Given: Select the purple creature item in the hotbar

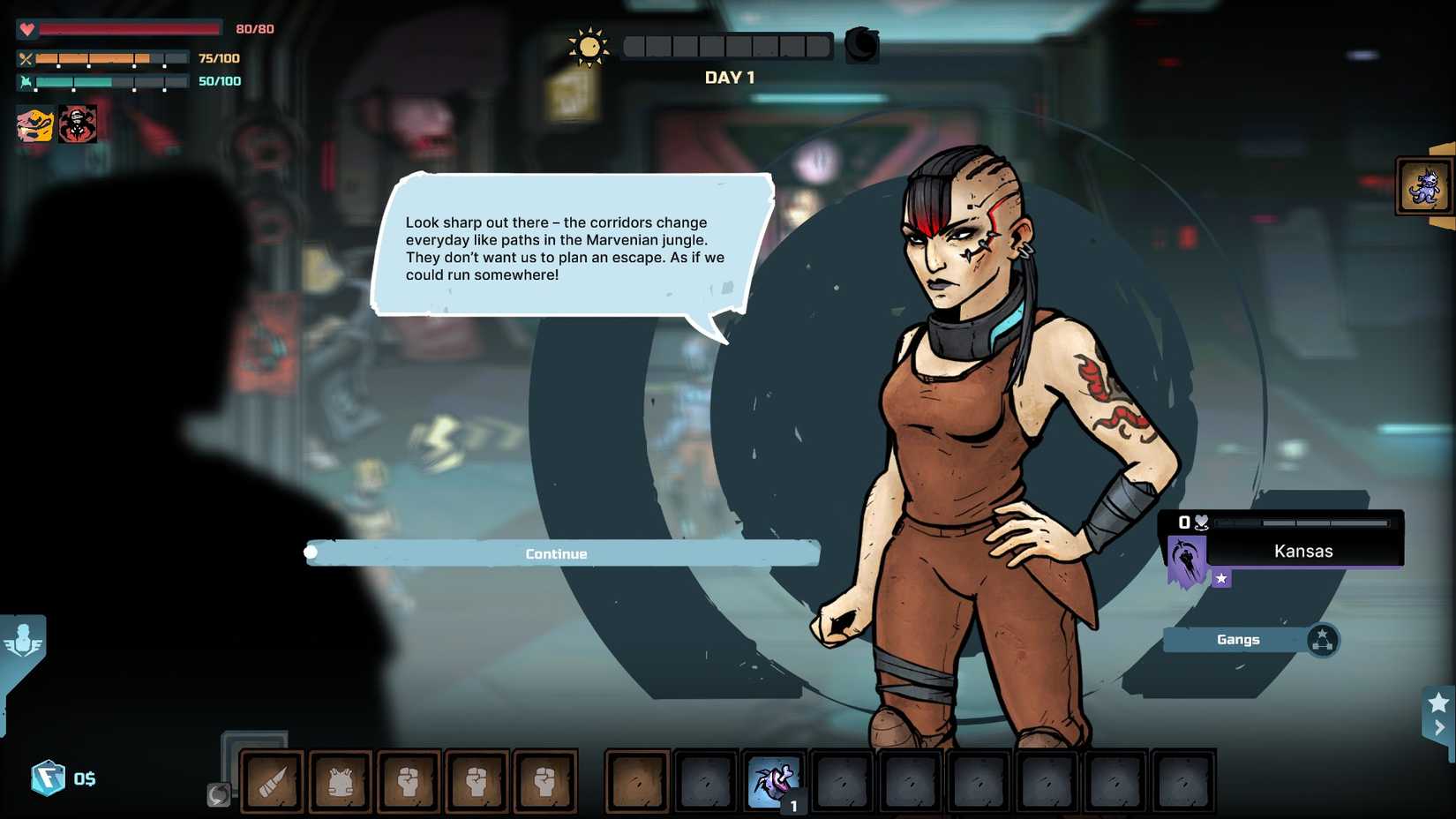Looking at the screenshot, I should click(774, 781).
